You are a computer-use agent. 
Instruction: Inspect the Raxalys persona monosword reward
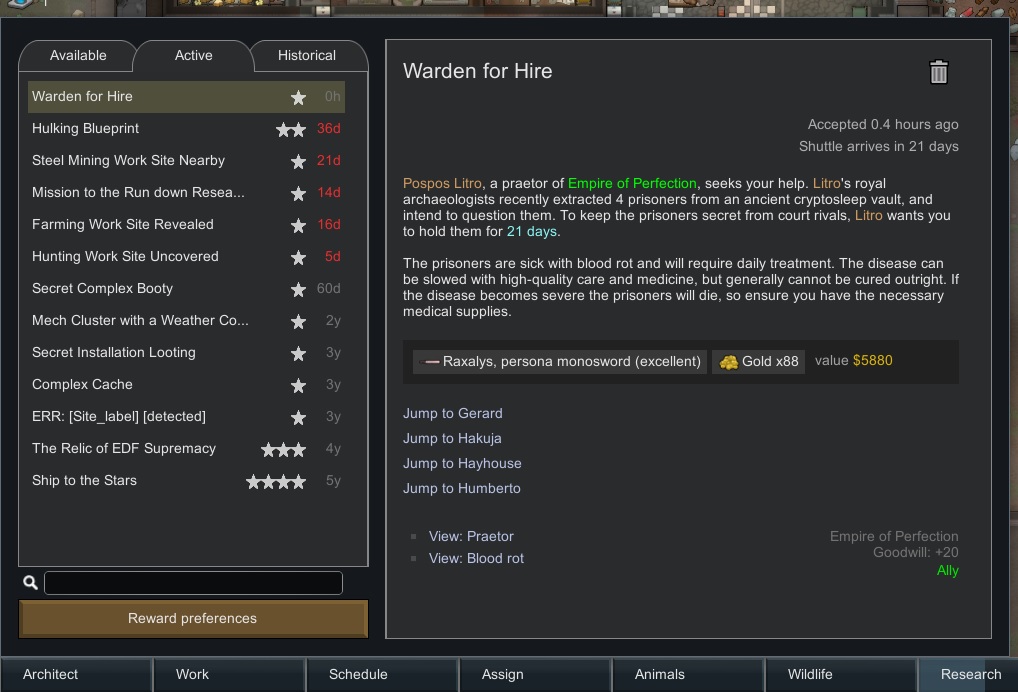pyautogui.click(x=560, y=362)
